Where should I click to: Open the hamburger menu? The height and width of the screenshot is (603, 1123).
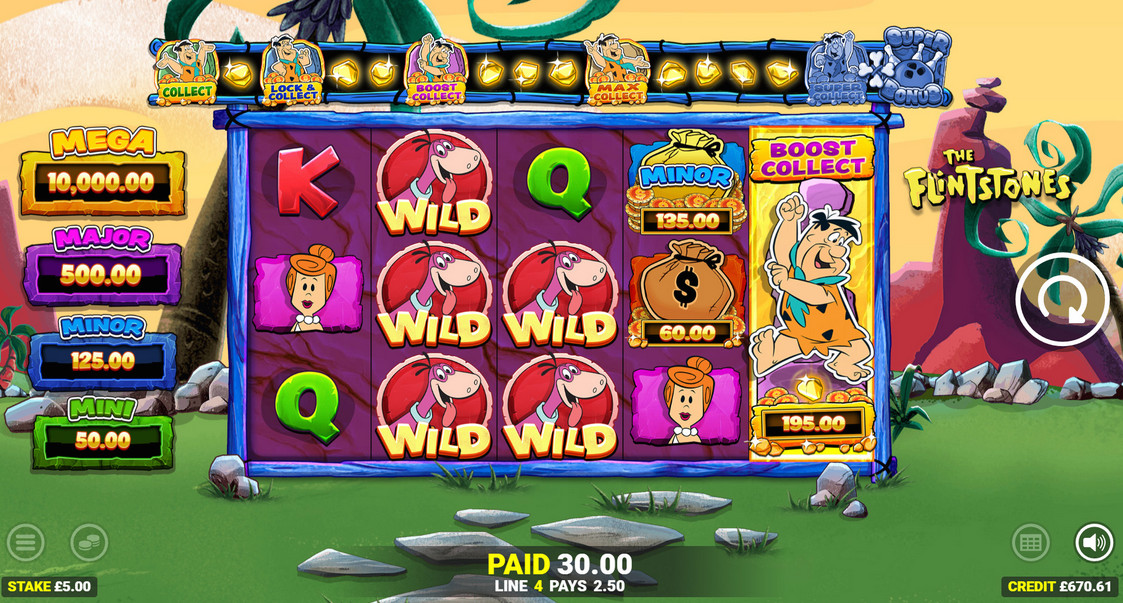pyautogui.click(x=26, y=543)
